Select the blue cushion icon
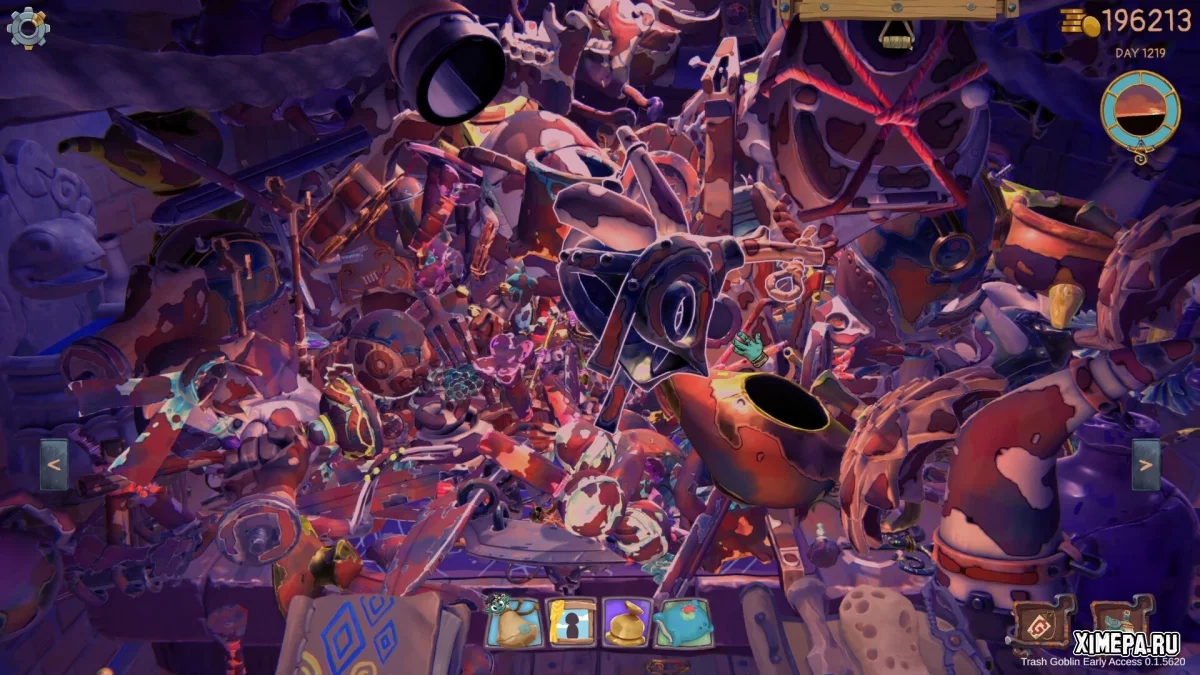This screenshot has width=1200, height=675. click(x=683, y=623)
